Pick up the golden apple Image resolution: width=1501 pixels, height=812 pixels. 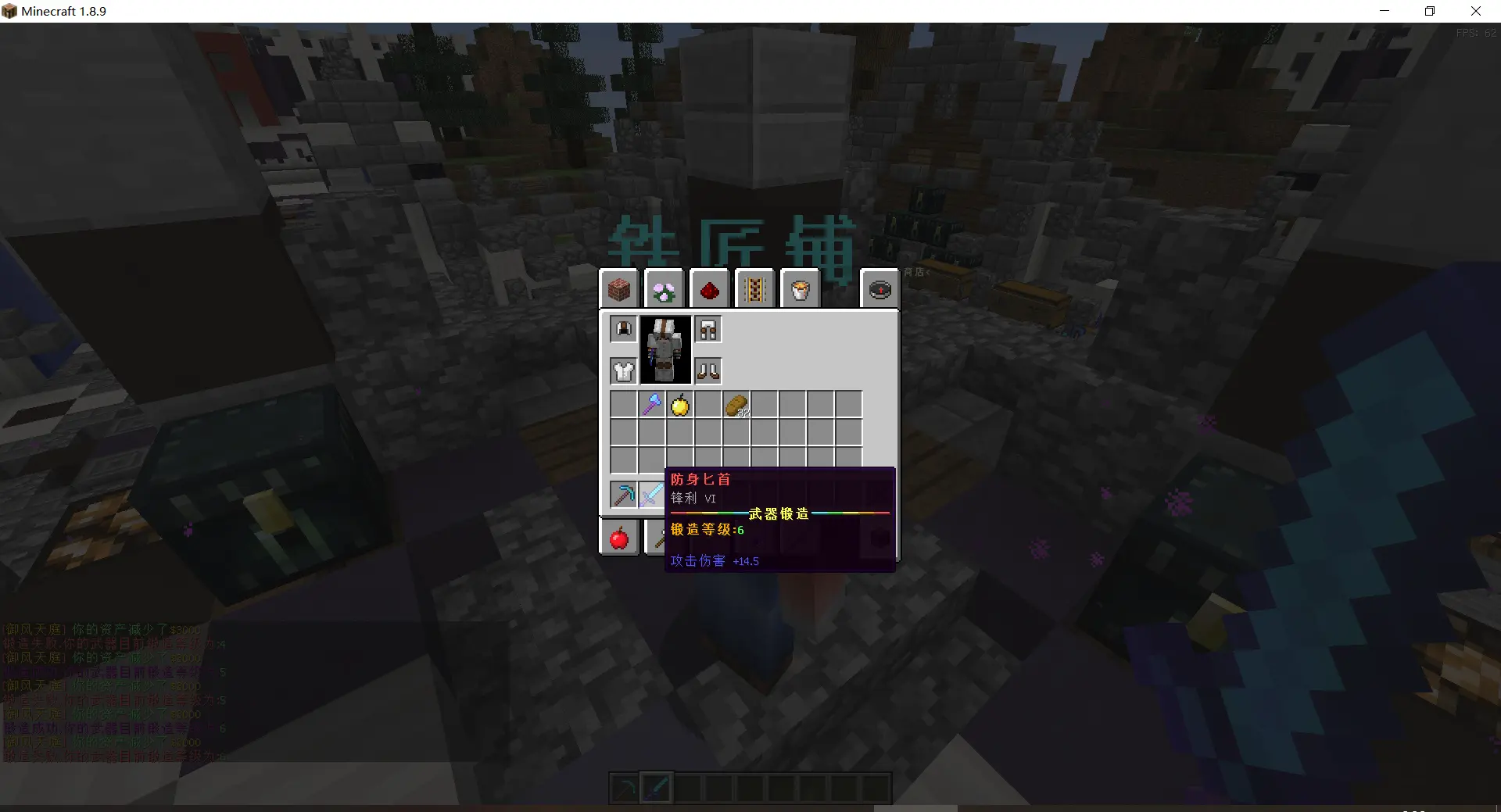coord(680,405)
